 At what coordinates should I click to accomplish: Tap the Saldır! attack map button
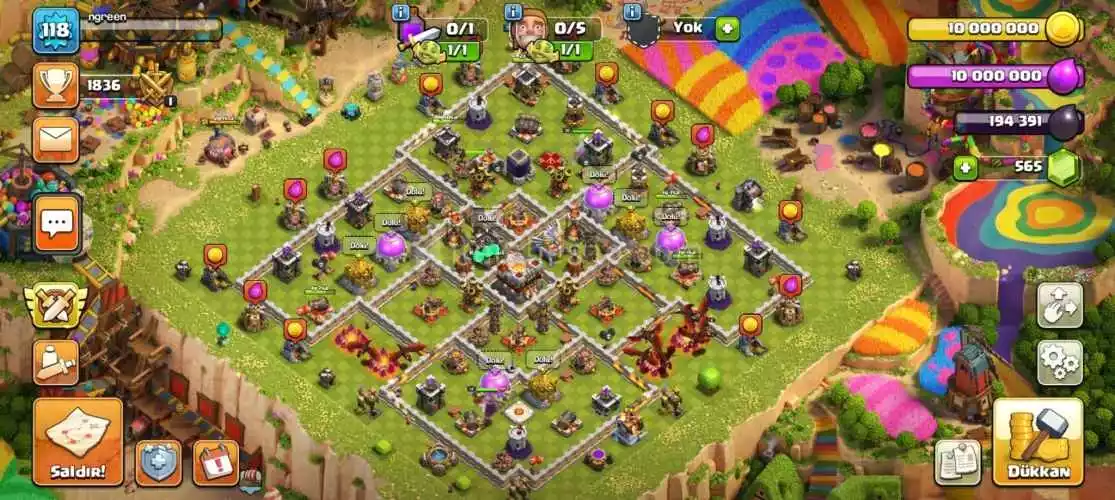point(78,442)
